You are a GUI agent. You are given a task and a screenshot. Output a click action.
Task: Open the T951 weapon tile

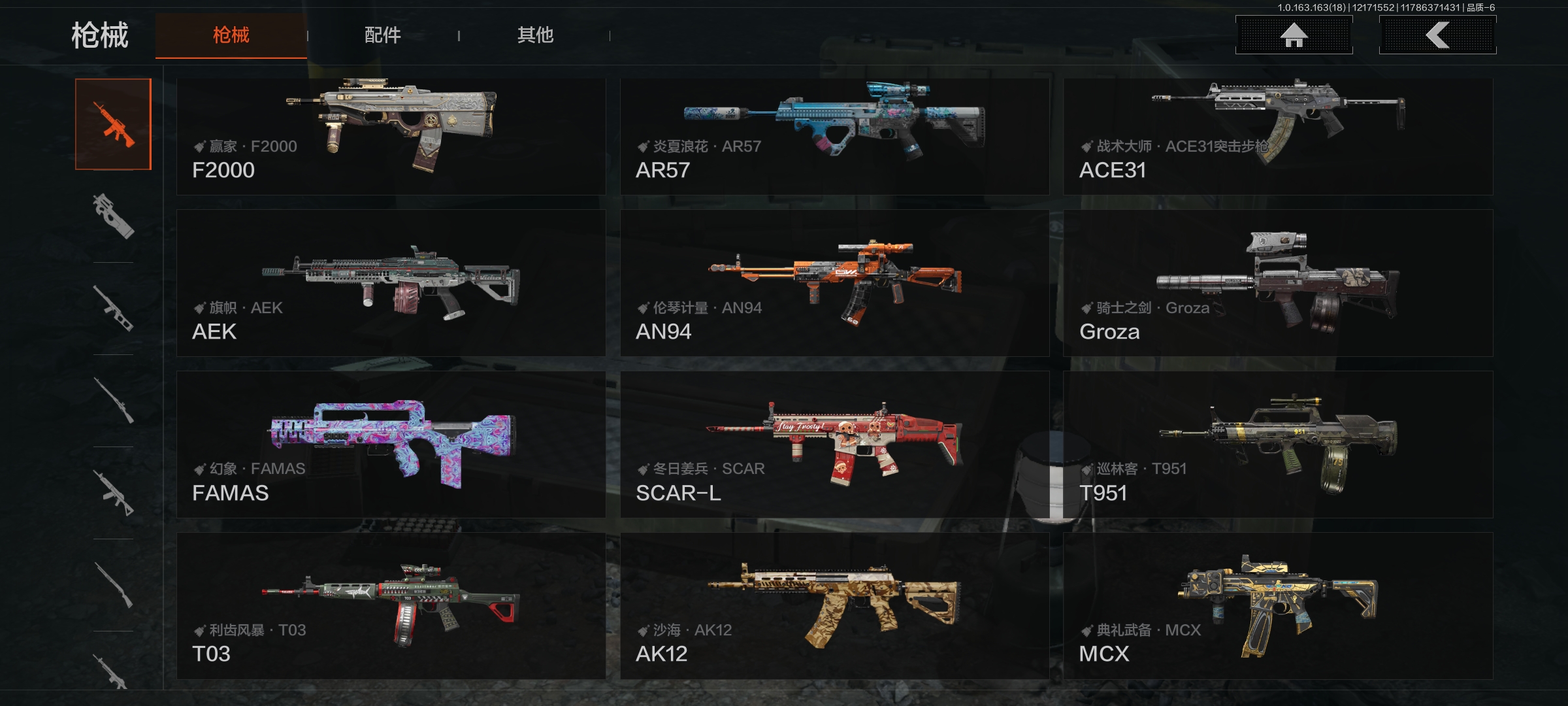[x=1278, y=445]
